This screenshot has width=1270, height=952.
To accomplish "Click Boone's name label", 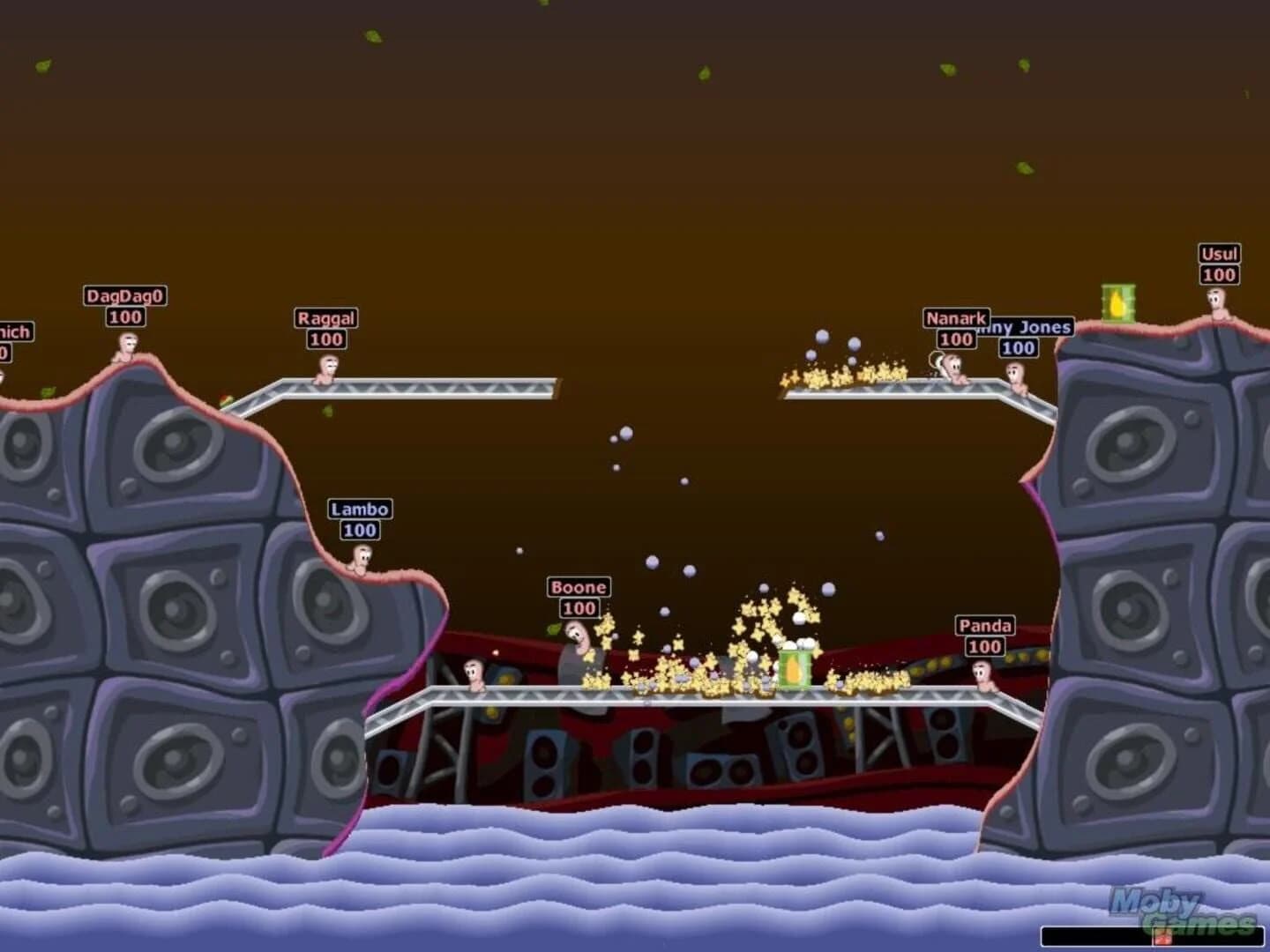I will [x=579, y=585].
